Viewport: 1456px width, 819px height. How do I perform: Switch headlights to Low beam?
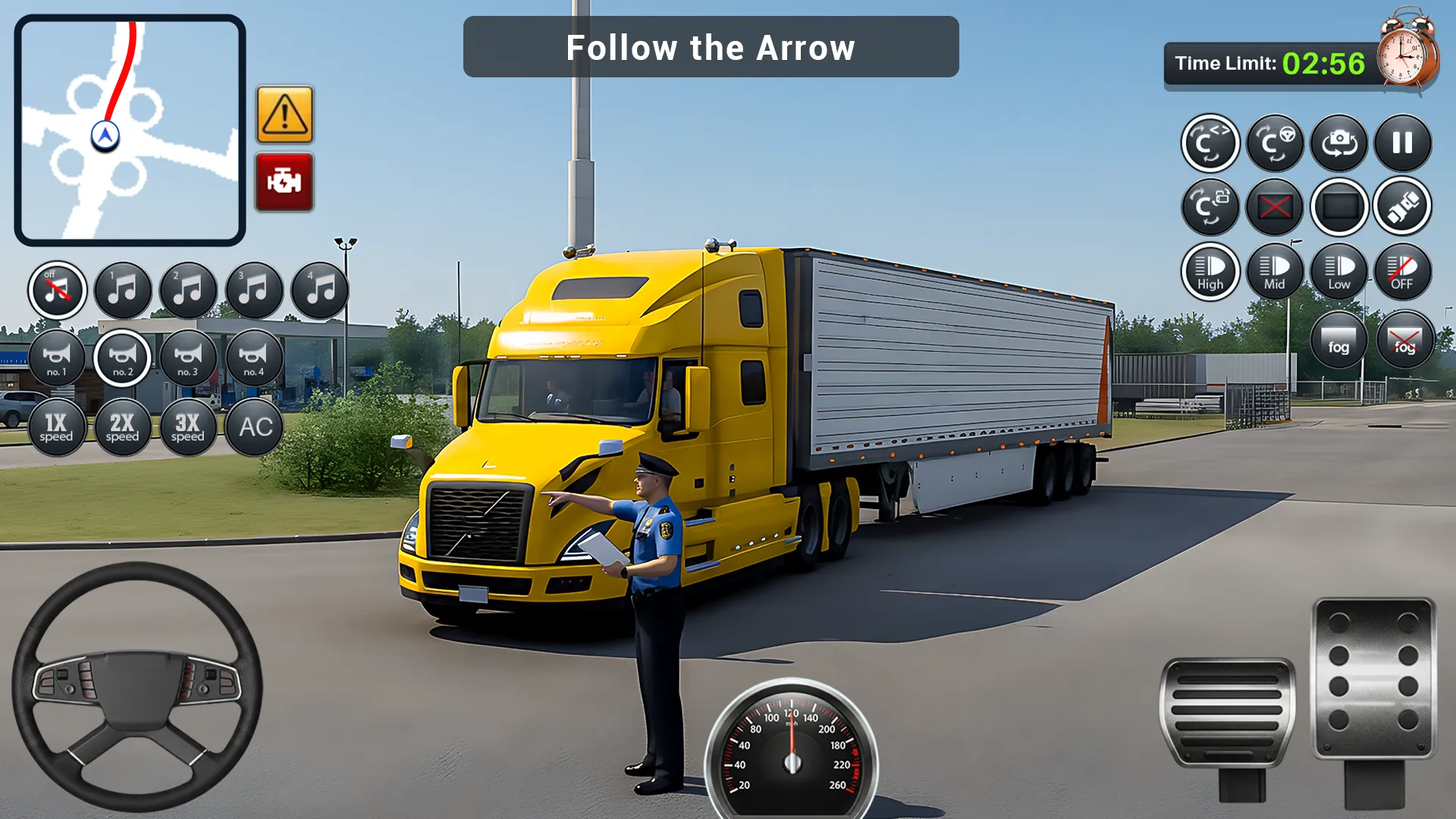[x=1338, y=271]
